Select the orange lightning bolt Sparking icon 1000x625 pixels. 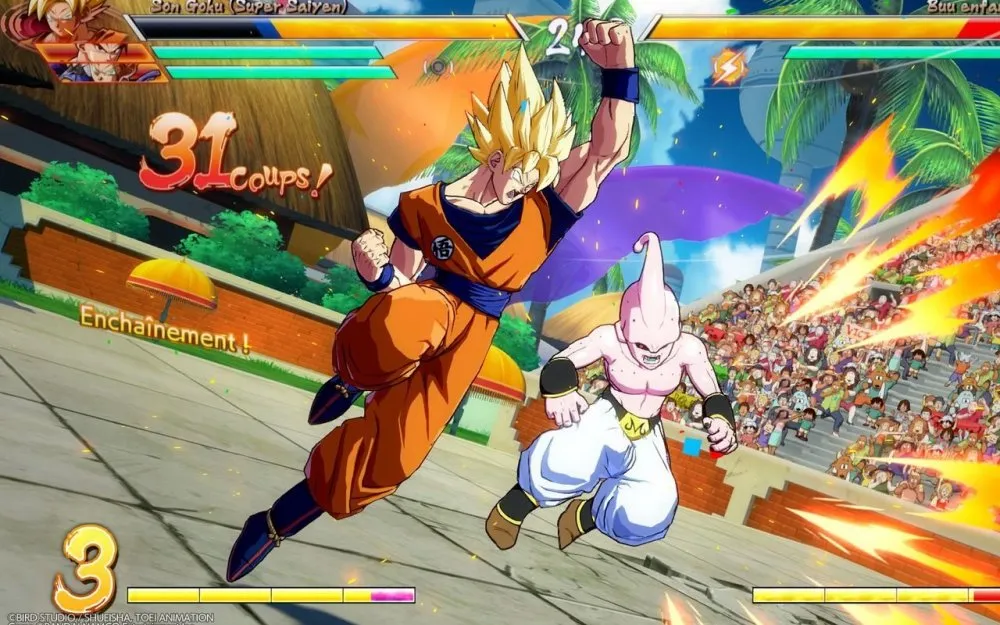point(727,66)
